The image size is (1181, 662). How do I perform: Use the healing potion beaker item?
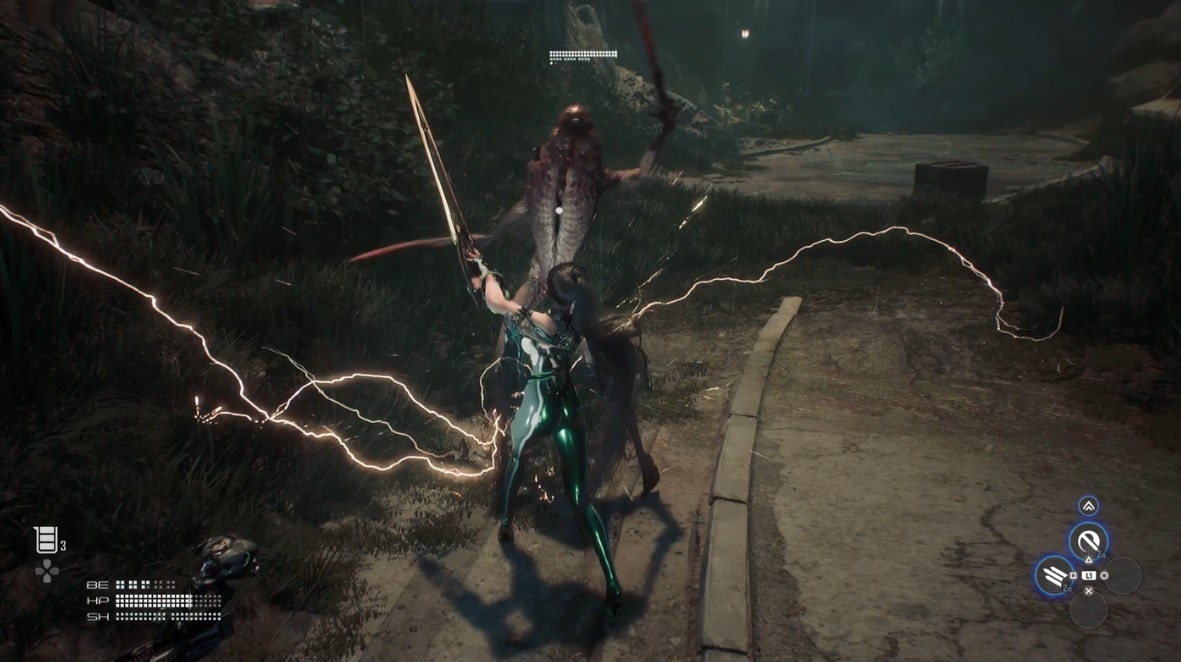(x=45, y=540)
